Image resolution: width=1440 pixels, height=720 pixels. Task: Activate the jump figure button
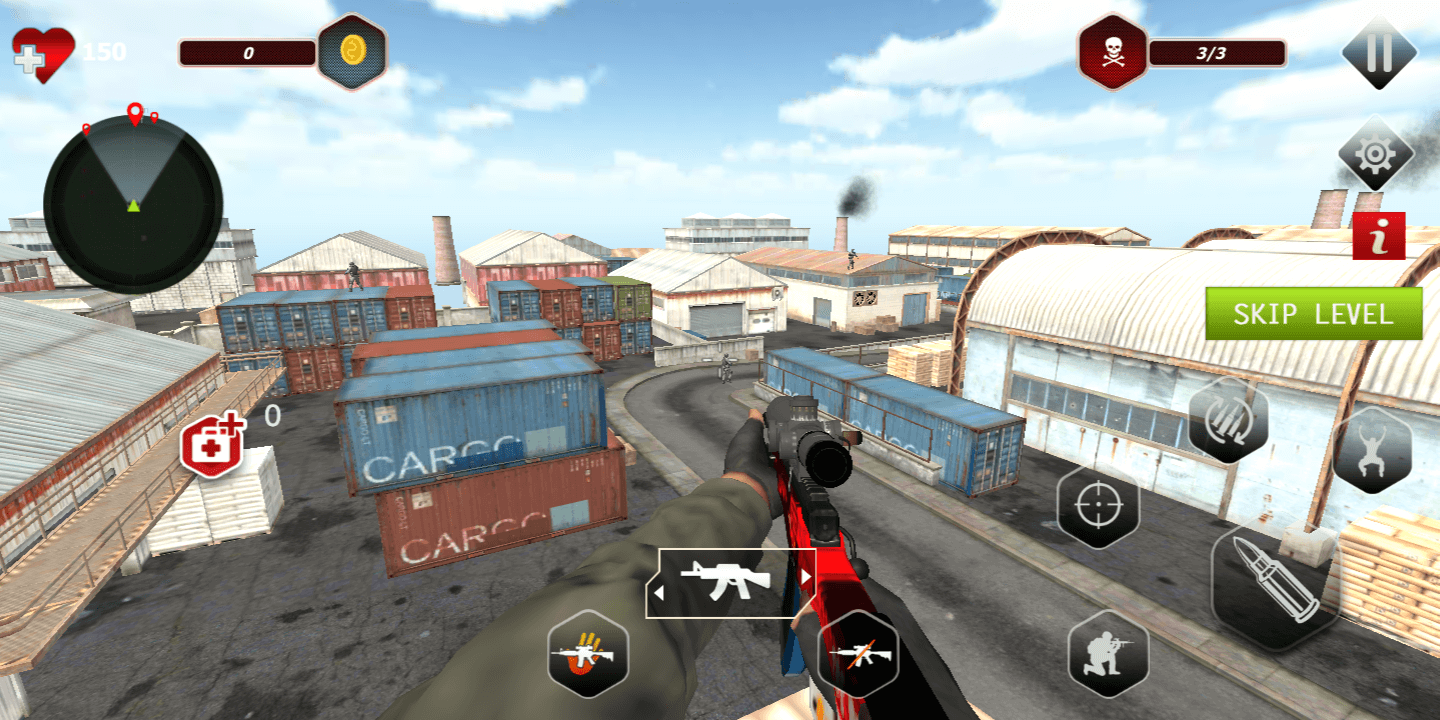point(1372,450)
